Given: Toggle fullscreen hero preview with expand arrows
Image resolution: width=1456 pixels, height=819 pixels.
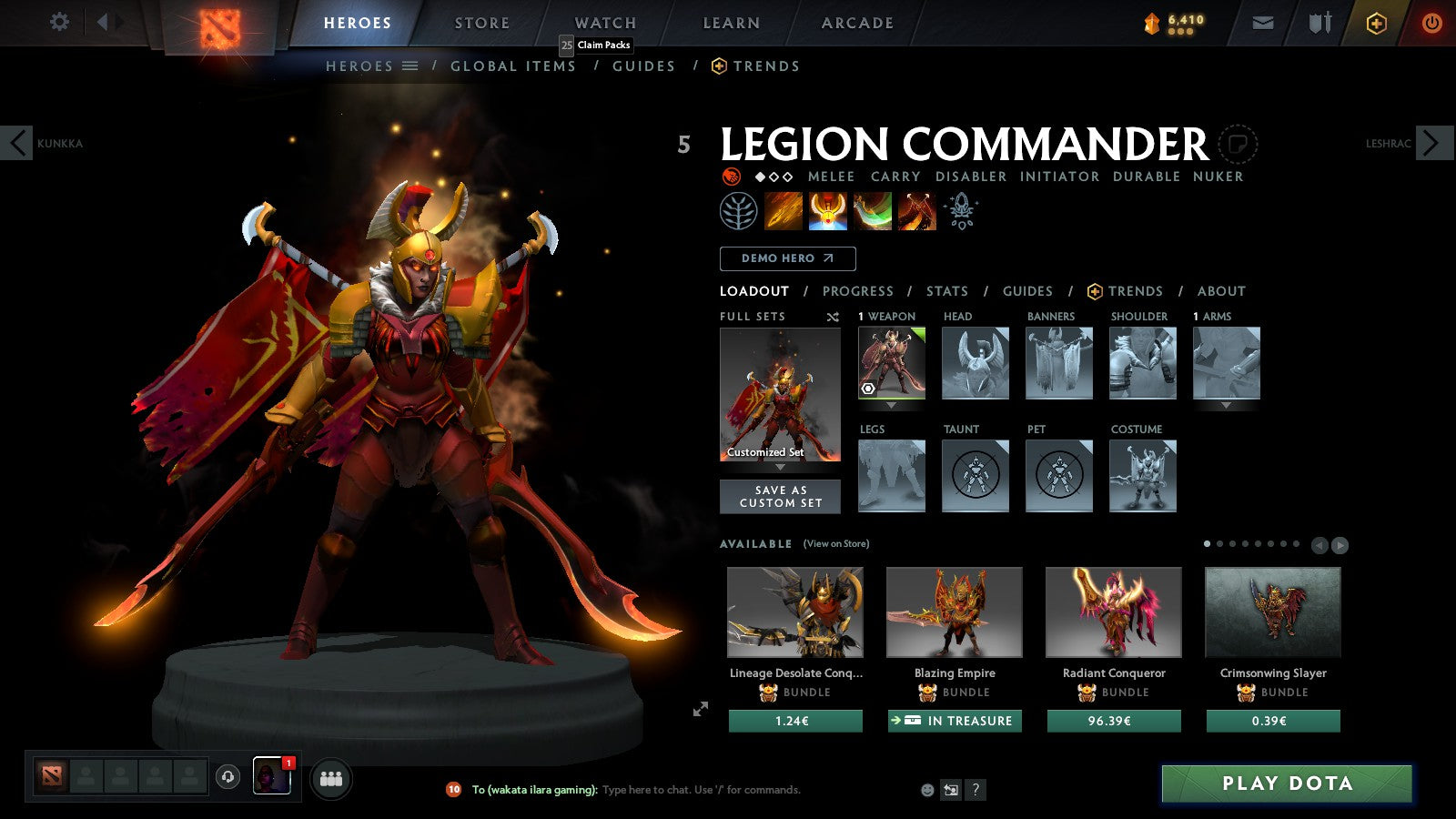Looking at the screenshot, I should click(701, 708).
